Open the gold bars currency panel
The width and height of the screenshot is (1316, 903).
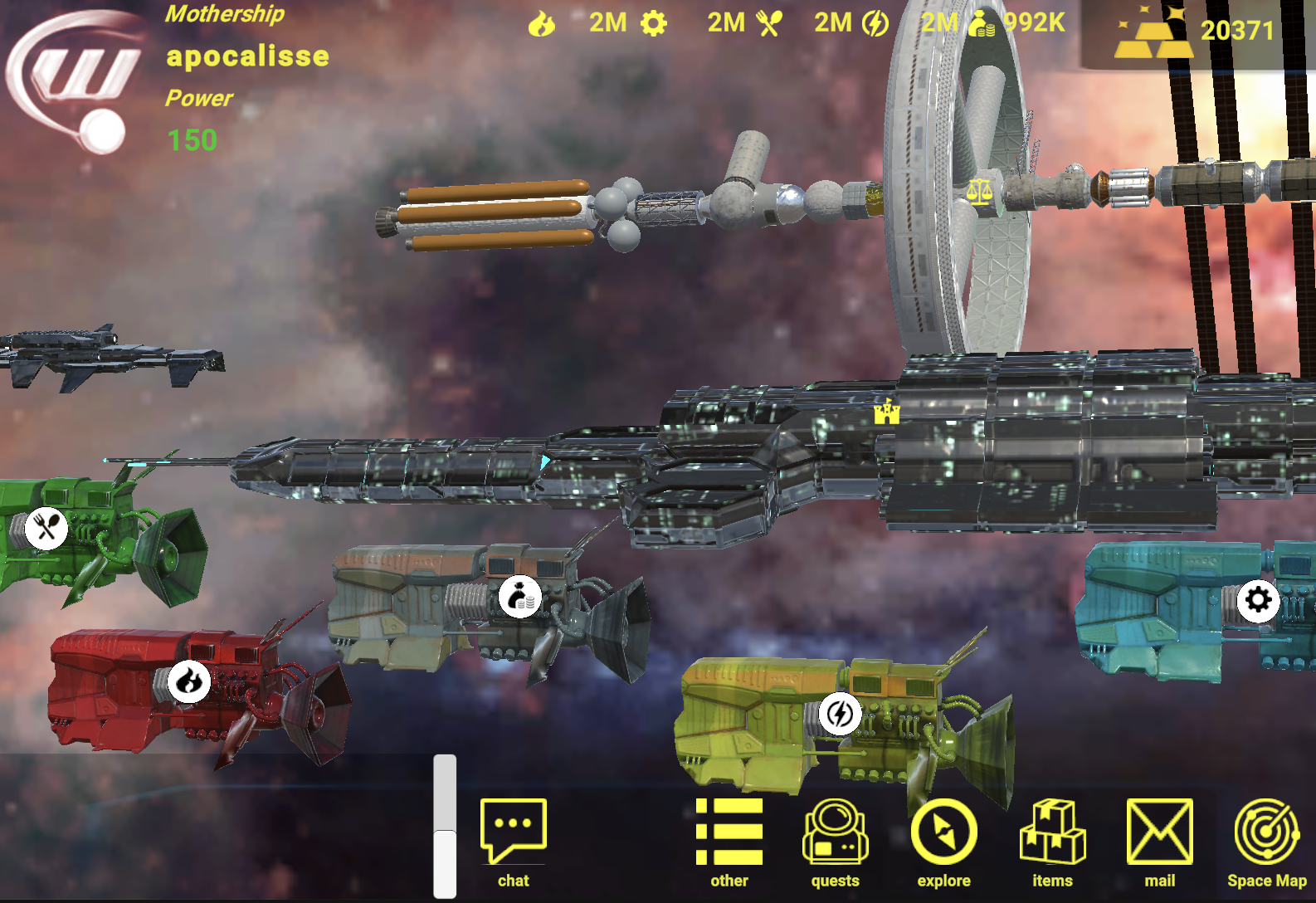point(1197,33)
